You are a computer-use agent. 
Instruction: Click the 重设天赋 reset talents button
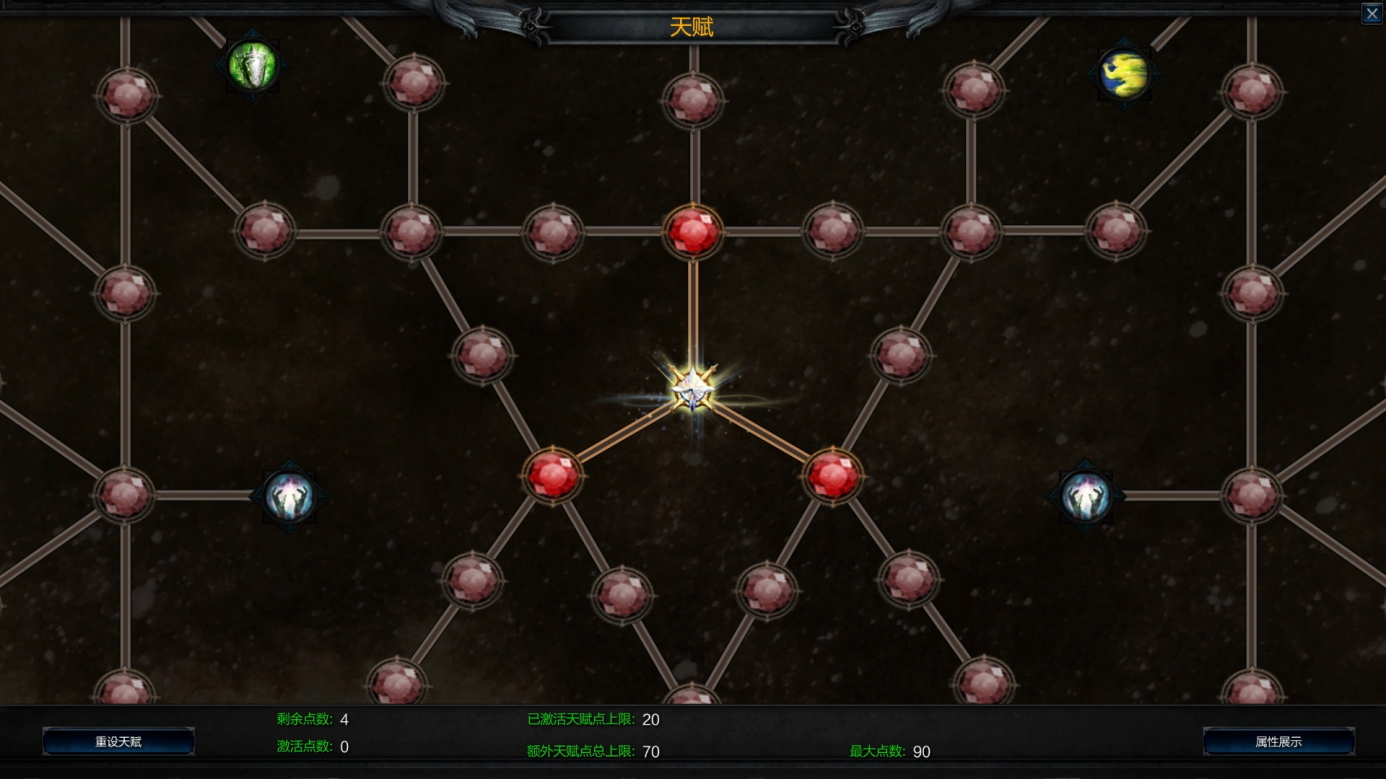pyautogui.click(x=118, y=742)
